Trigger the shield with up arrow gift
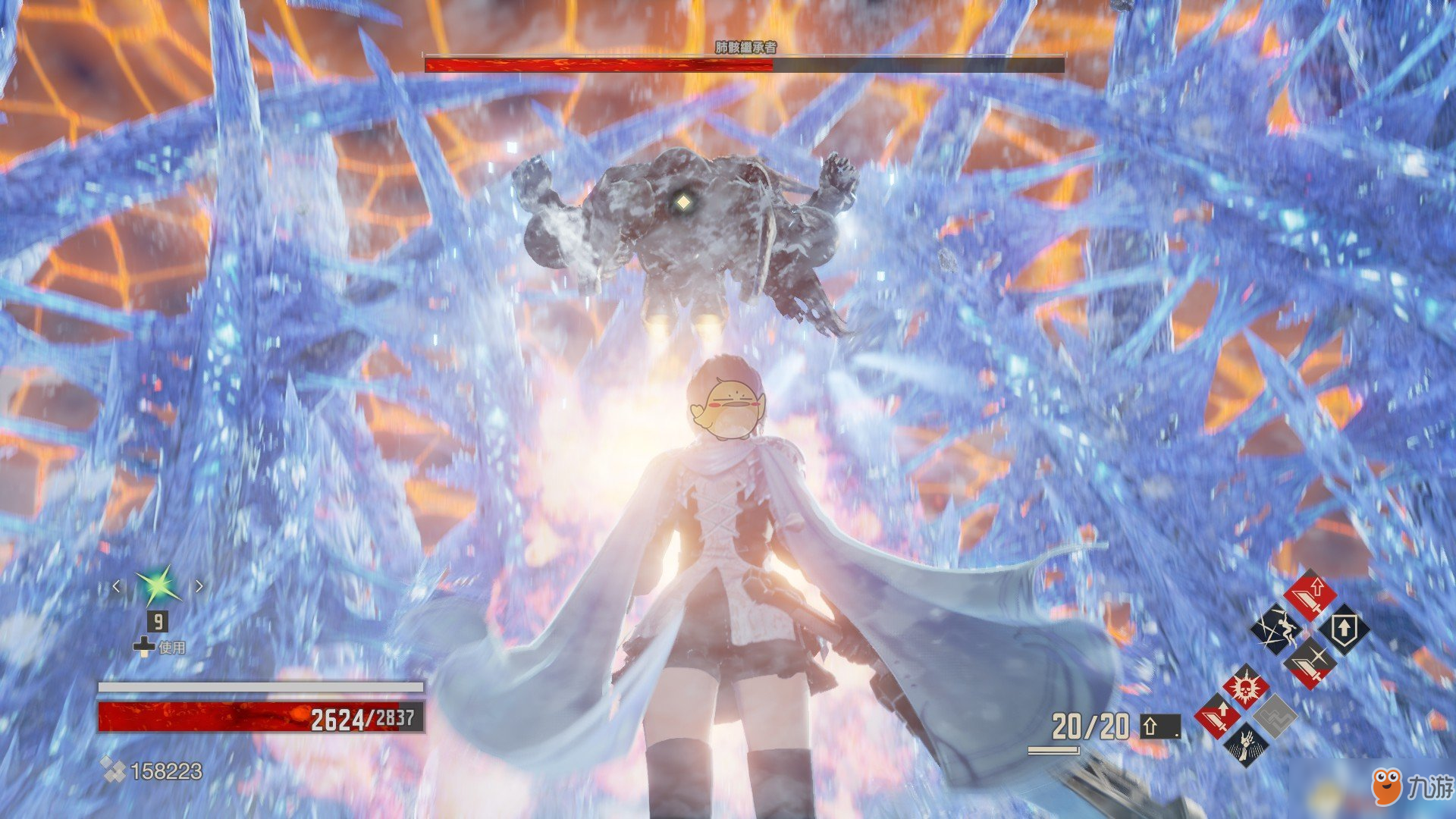 point(1344,629)
